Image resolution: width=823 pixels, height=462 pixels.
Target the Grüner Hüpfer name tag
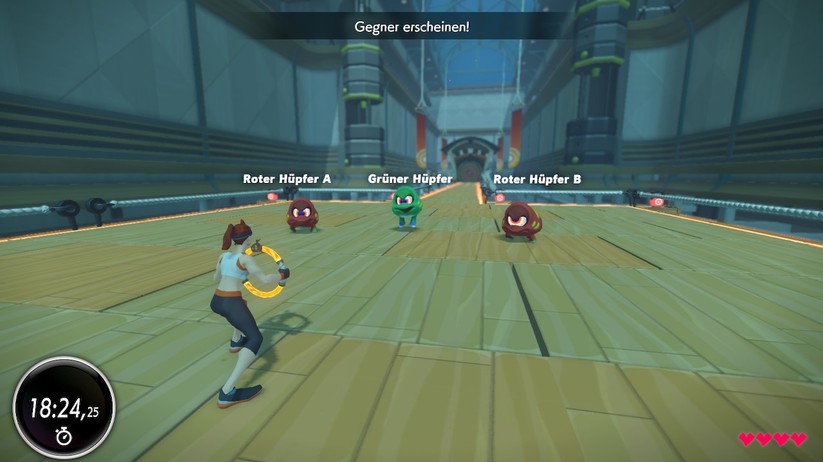(410, 179)
